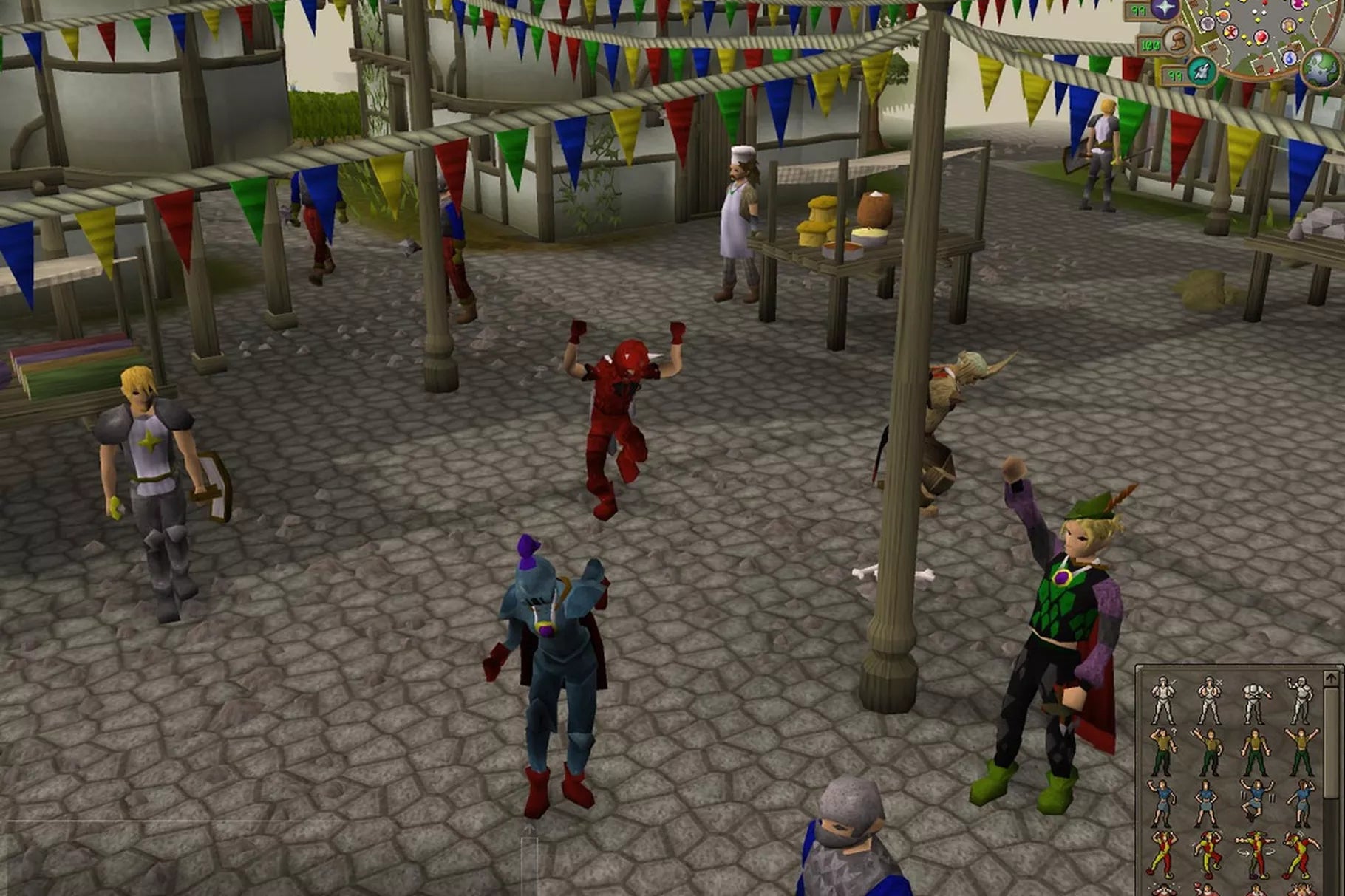Select the Shrug emote
Viewport: 1345px width, 896px height.
pos(1256,748)
